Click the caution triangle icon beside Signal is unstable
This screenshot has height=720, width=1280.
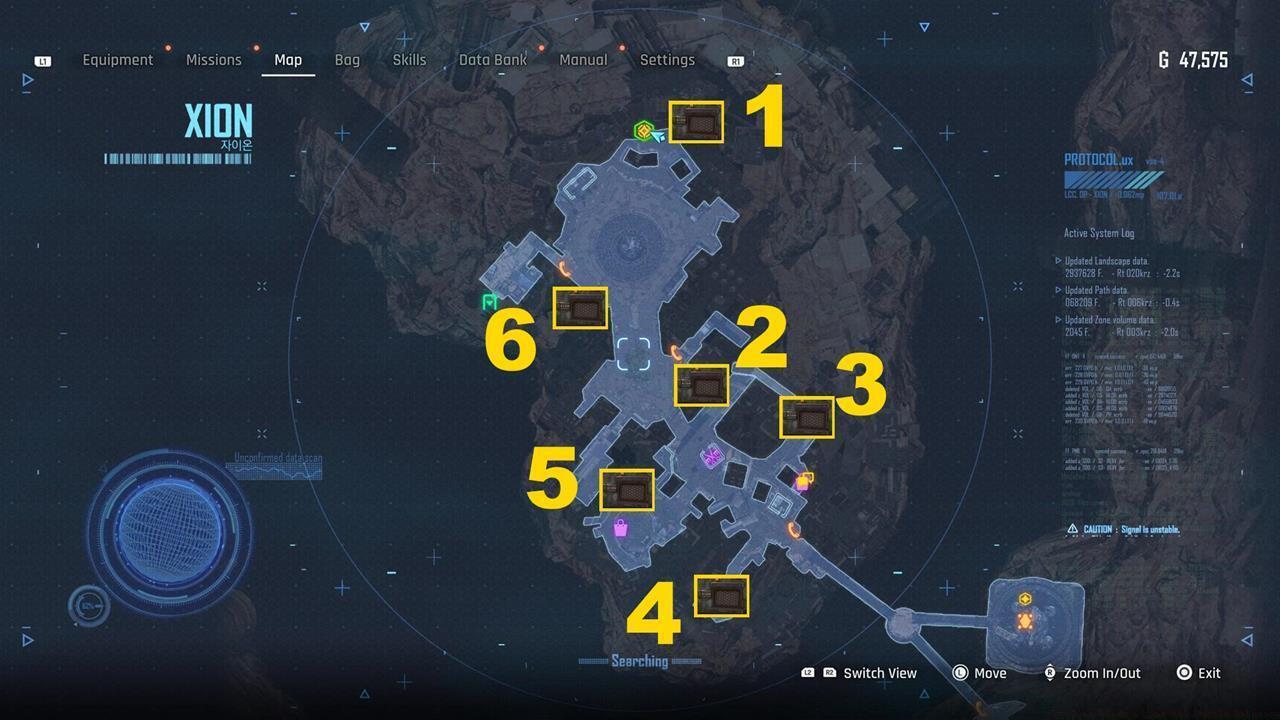[1071, 528]
